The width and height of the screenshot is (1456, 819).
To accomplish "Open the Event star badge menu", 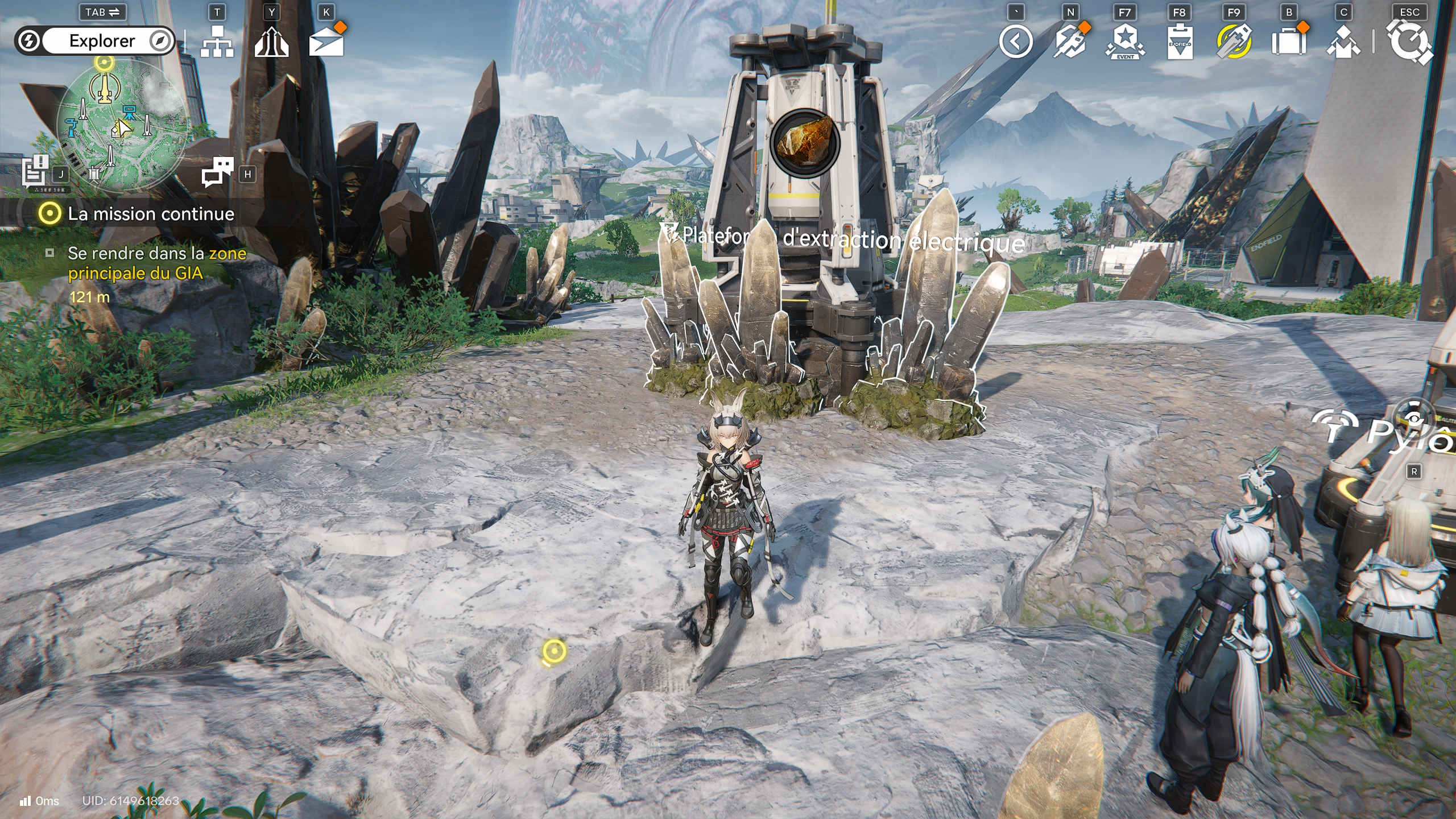I will 1124,42.
